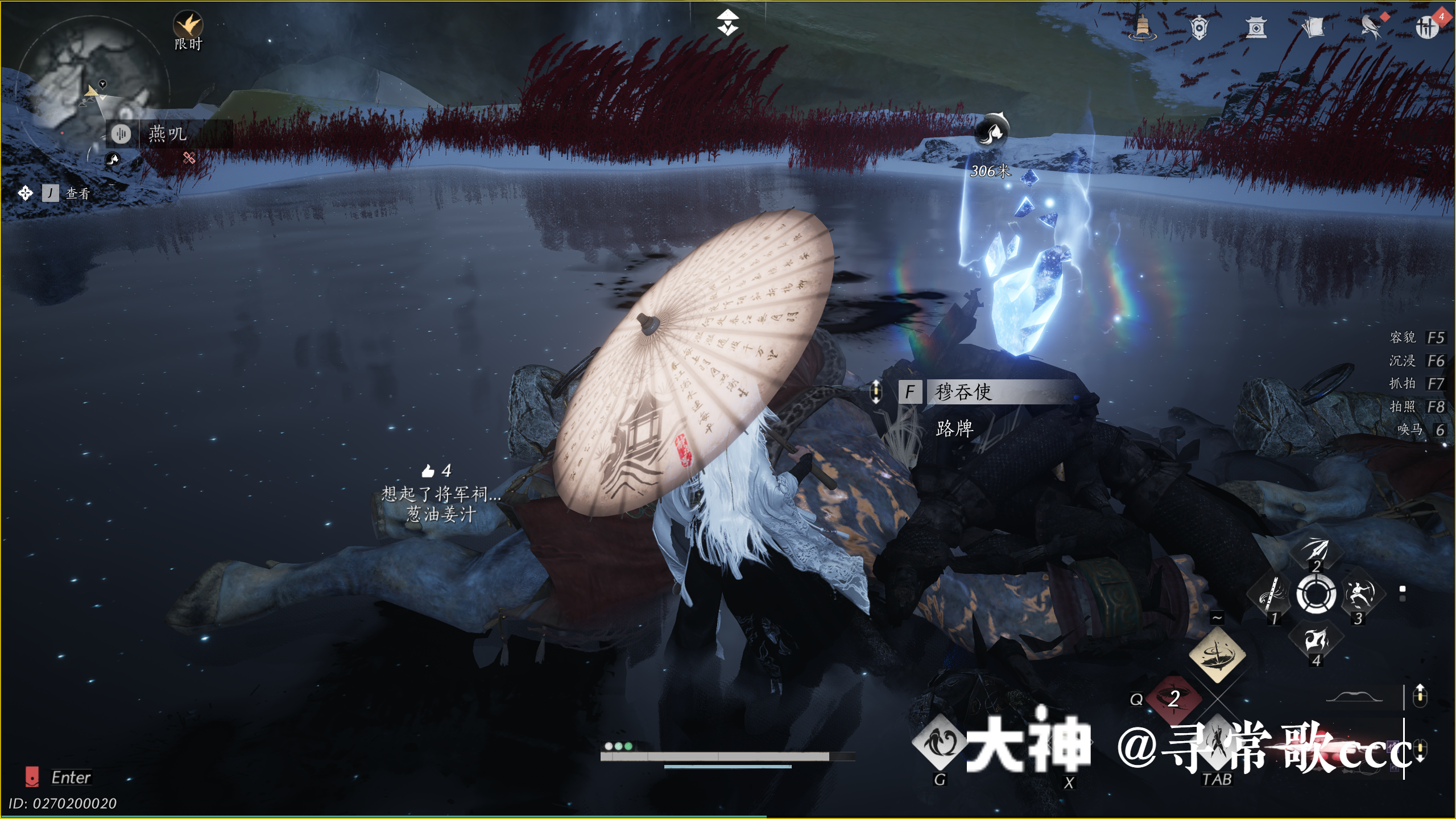Trigger the red diamond skill with count 2

(x=1173, y=698)
